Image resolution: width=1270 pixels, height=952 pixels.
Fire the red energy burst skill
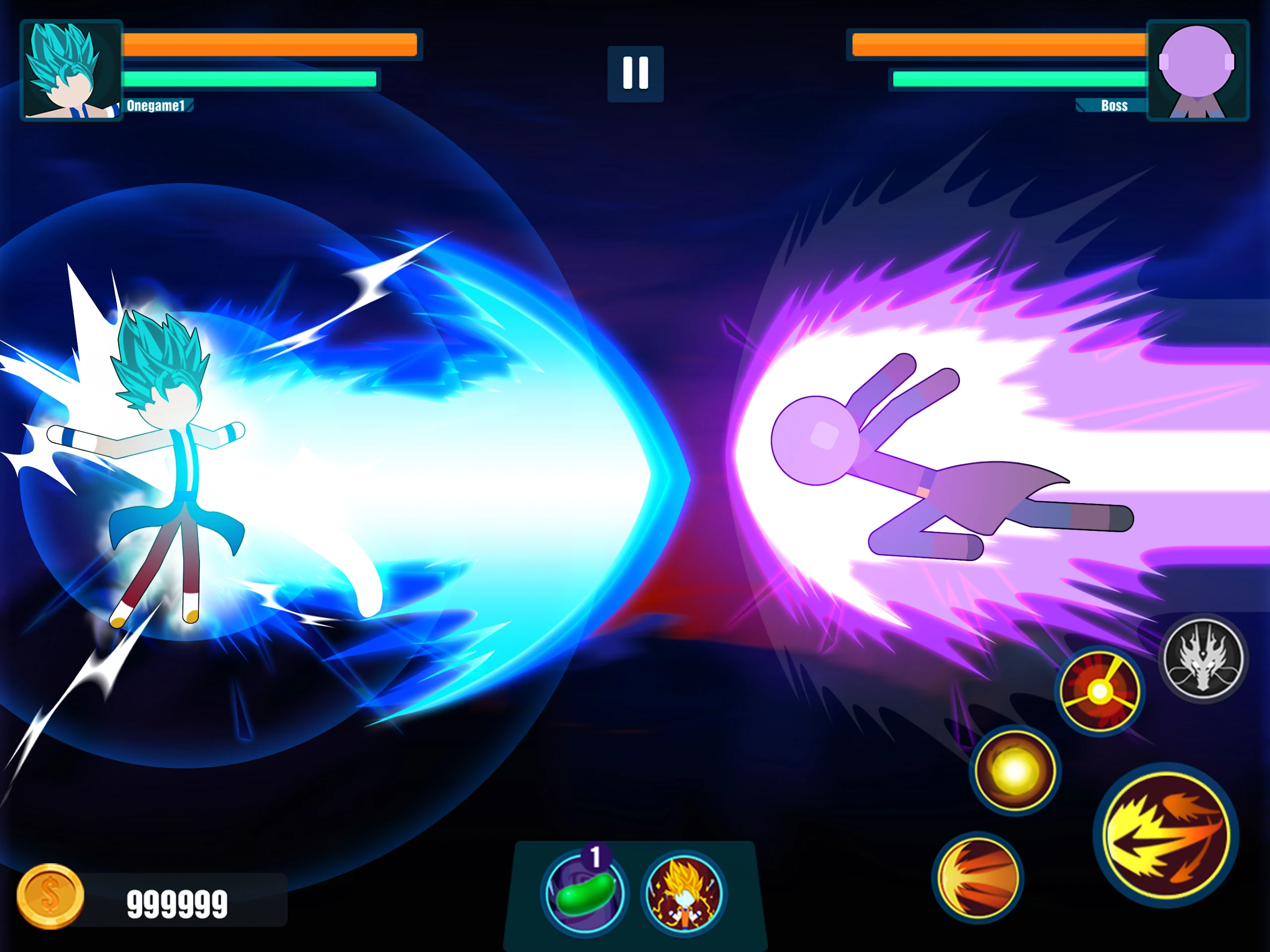[x=1099, y=691]
